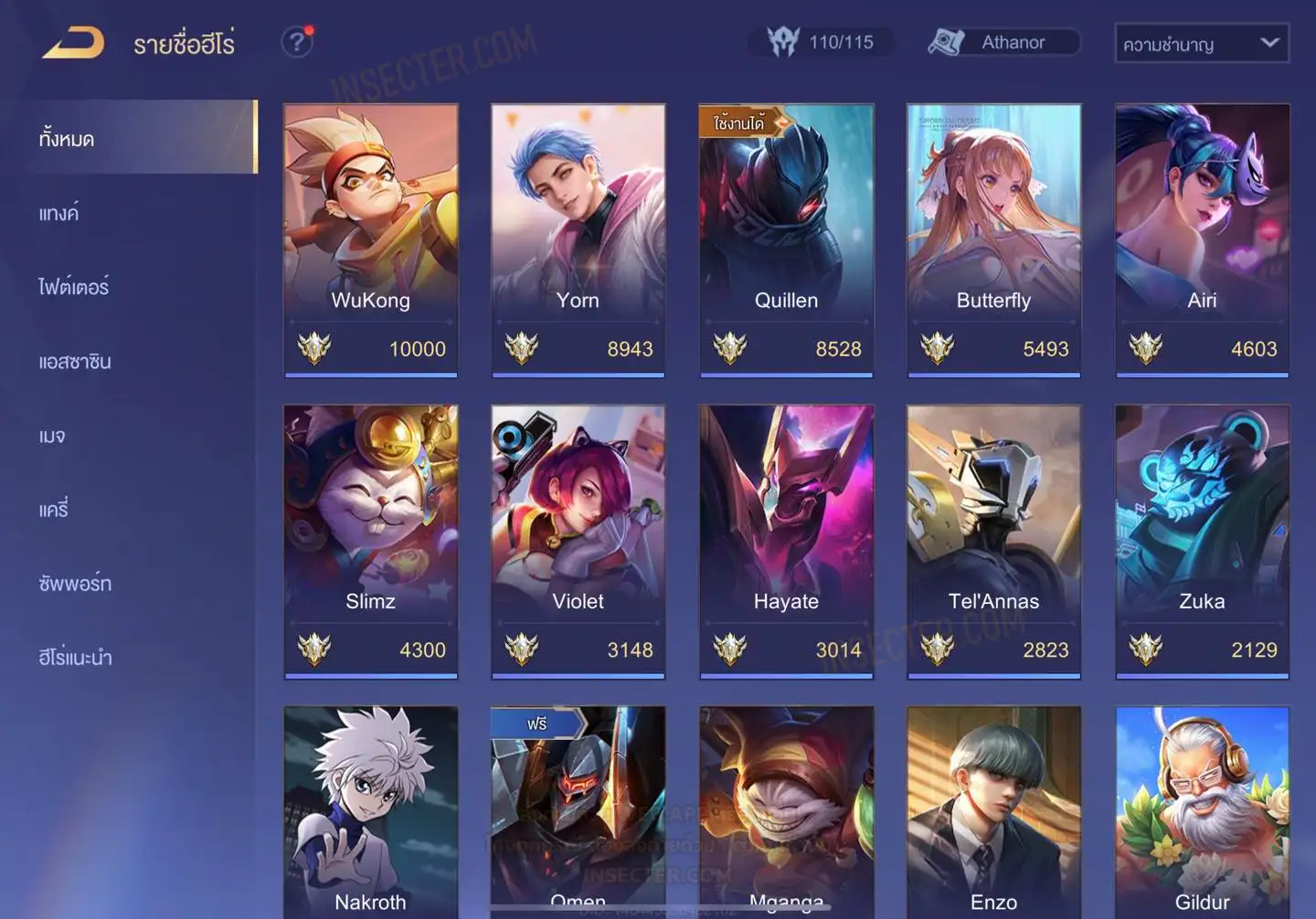Choose the Violet hero card
This screenshot has height=919, width=1316.
click(x=578, y=541)
